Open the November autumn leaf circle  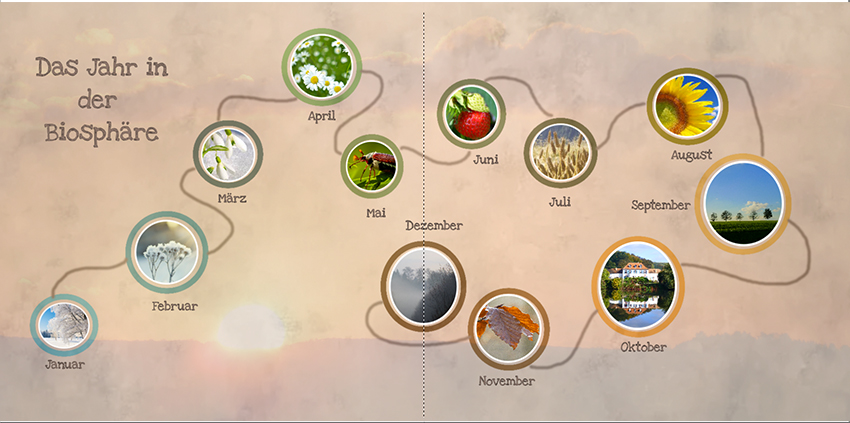508,328
